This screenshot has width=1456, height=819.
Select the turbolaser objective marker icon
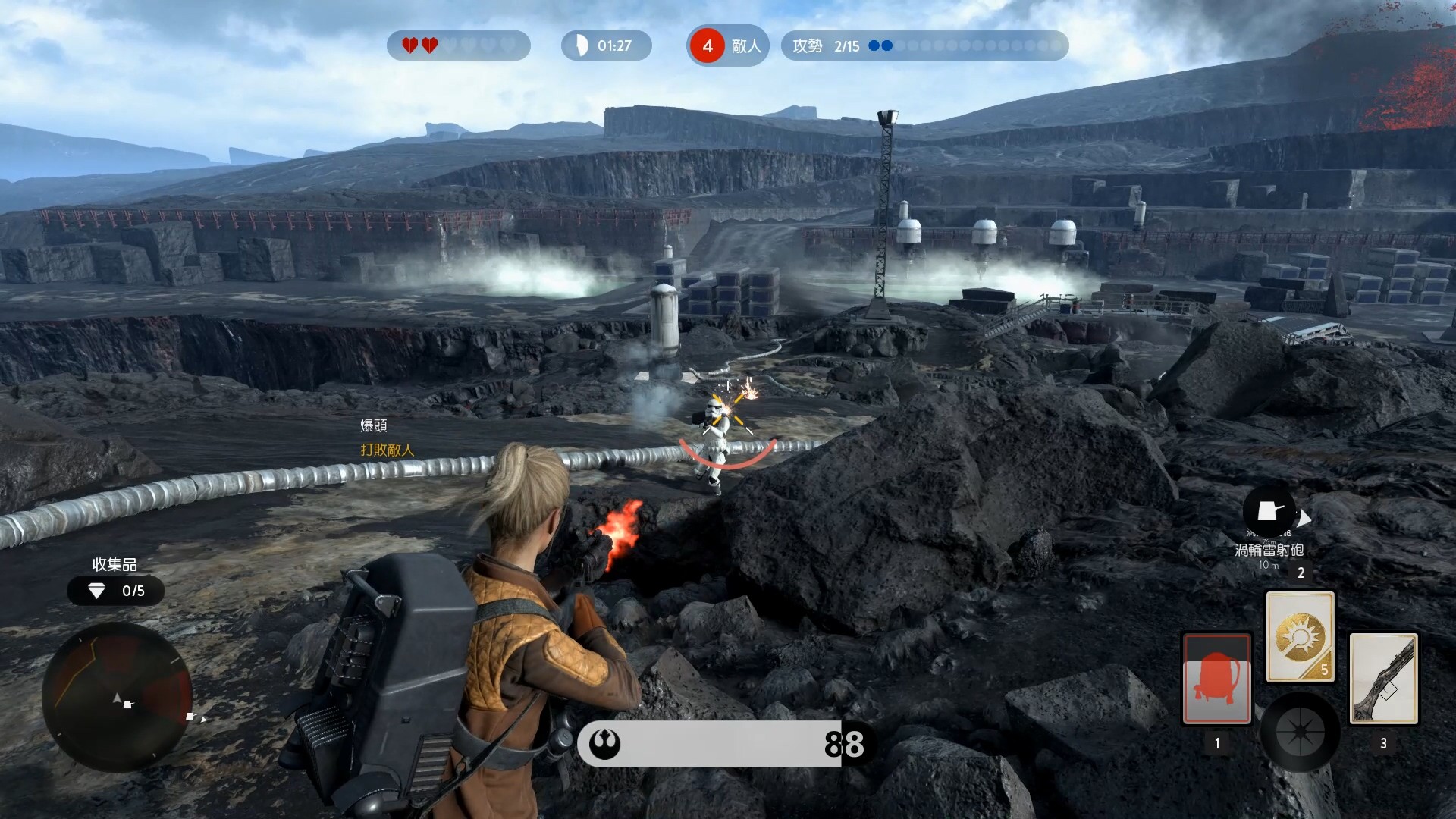(x=1269, y=511)
